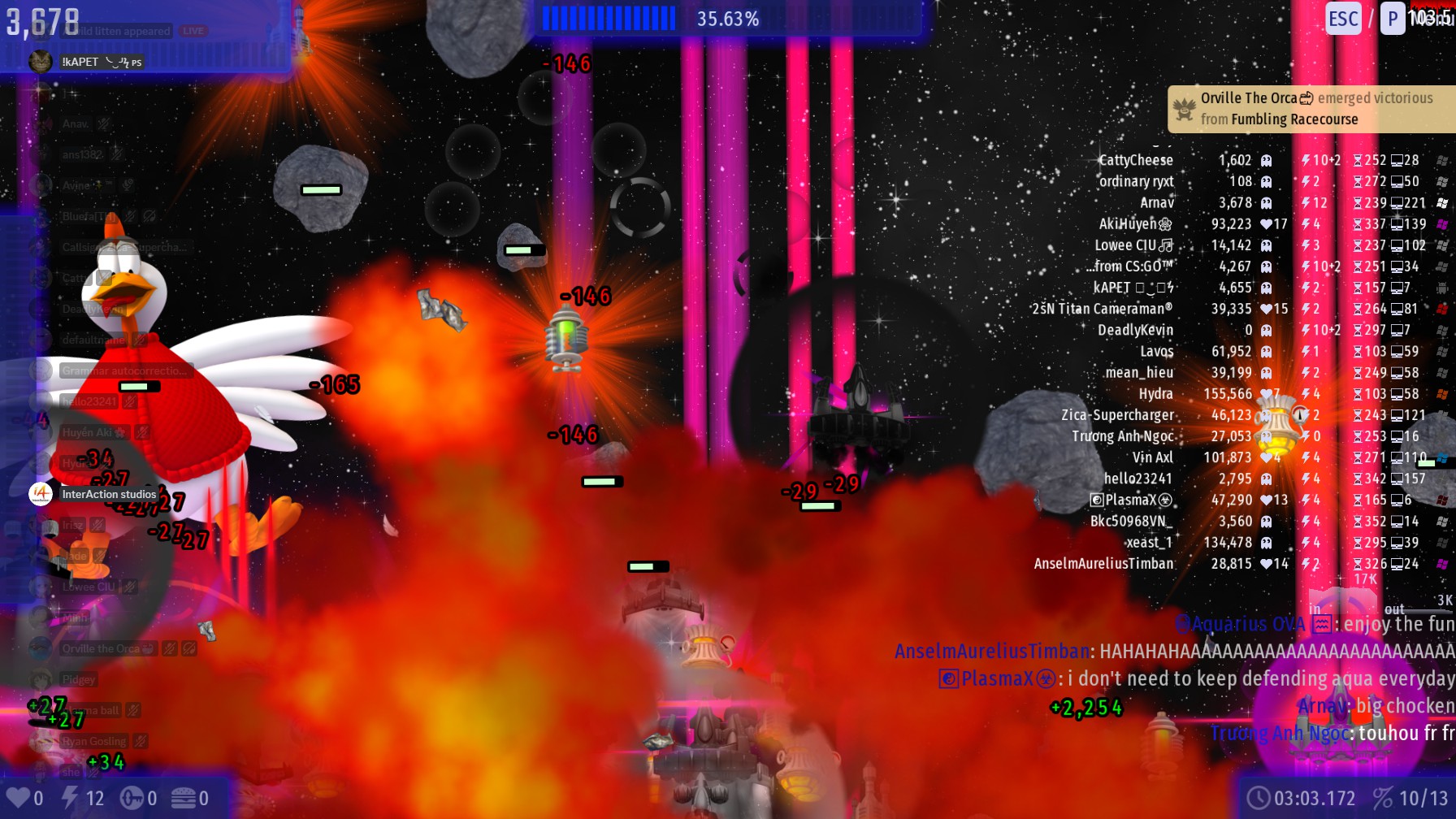Screen dimensions: 1456x819
Task: Click AnselmAureliusTimban's name in chat
Action: [x=991, y=652]
